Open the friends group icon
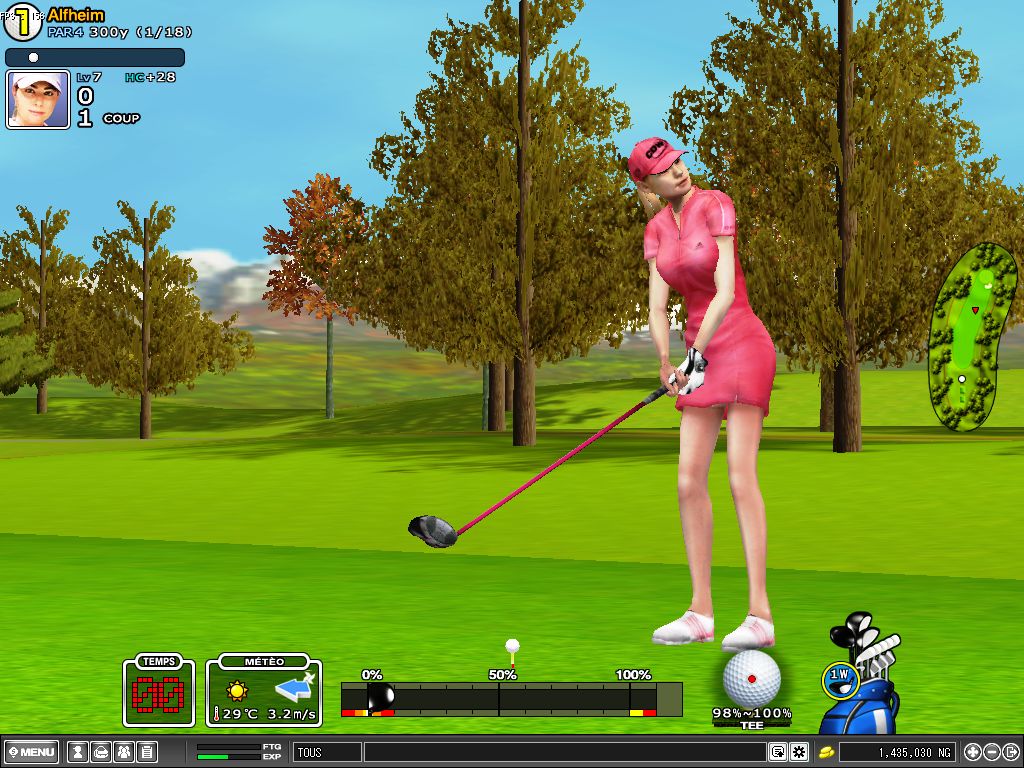Screen dimensions: 1024x768 [x=123, y=752]
